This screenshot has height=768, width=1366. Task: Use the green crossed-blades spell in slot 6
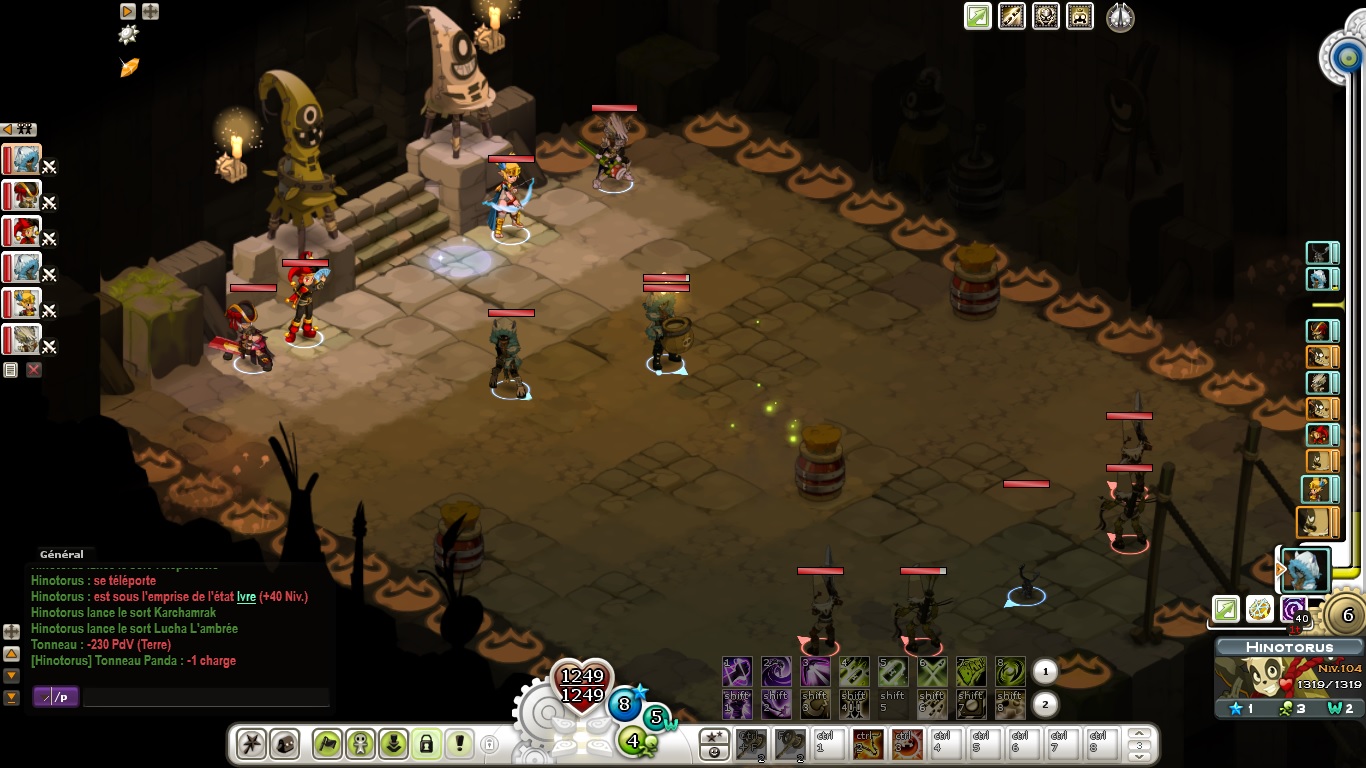932,671
